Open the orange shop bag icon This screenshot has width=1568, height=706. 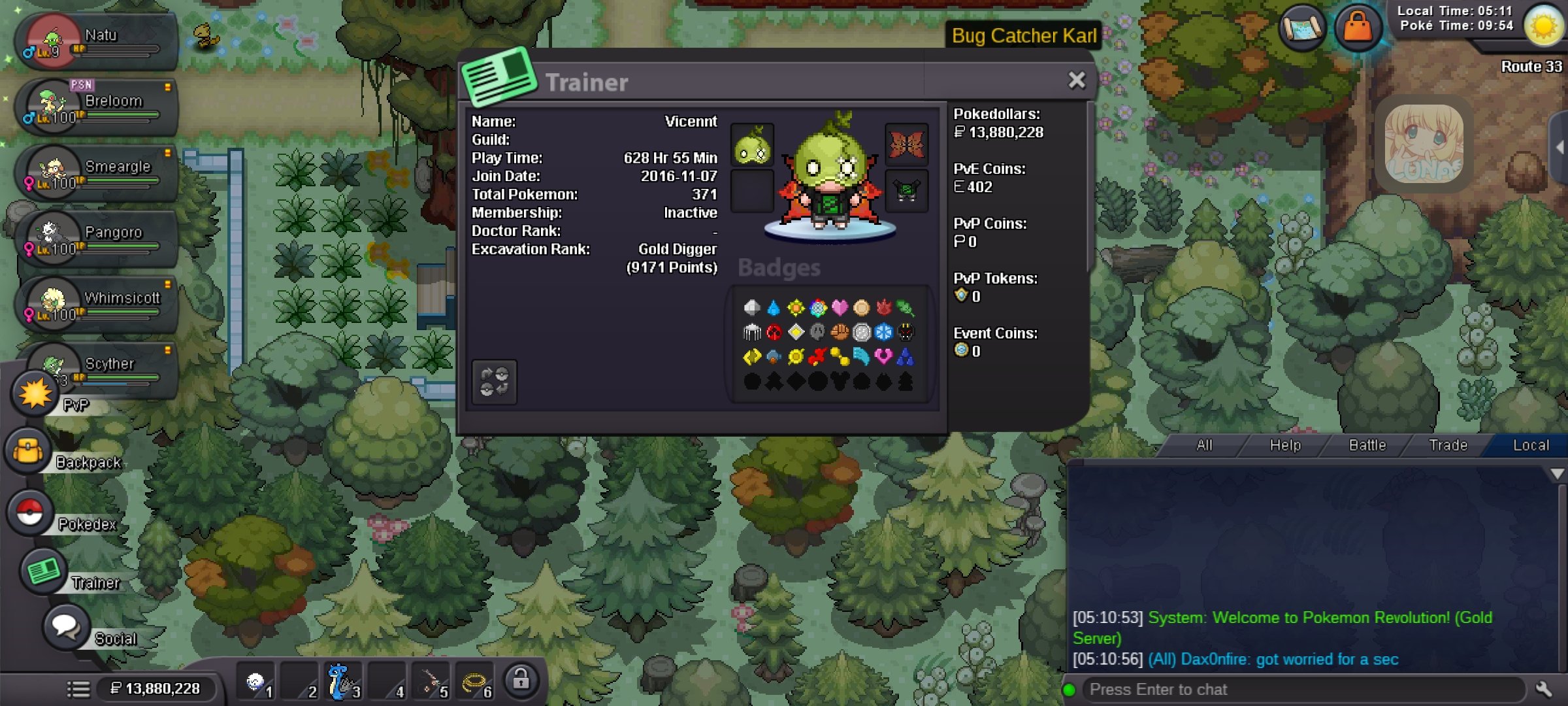1358,27
